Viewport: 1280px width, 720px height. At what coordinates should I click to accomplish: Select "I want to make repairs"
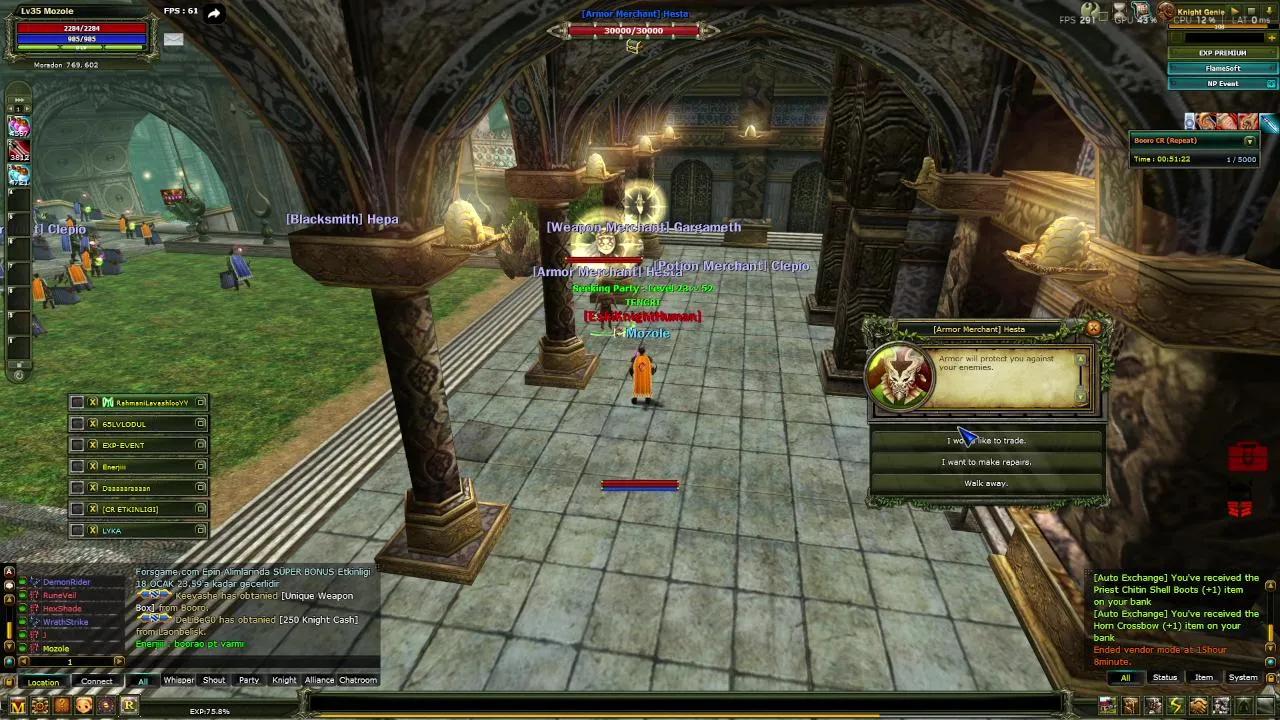click(x=986, y=462)
